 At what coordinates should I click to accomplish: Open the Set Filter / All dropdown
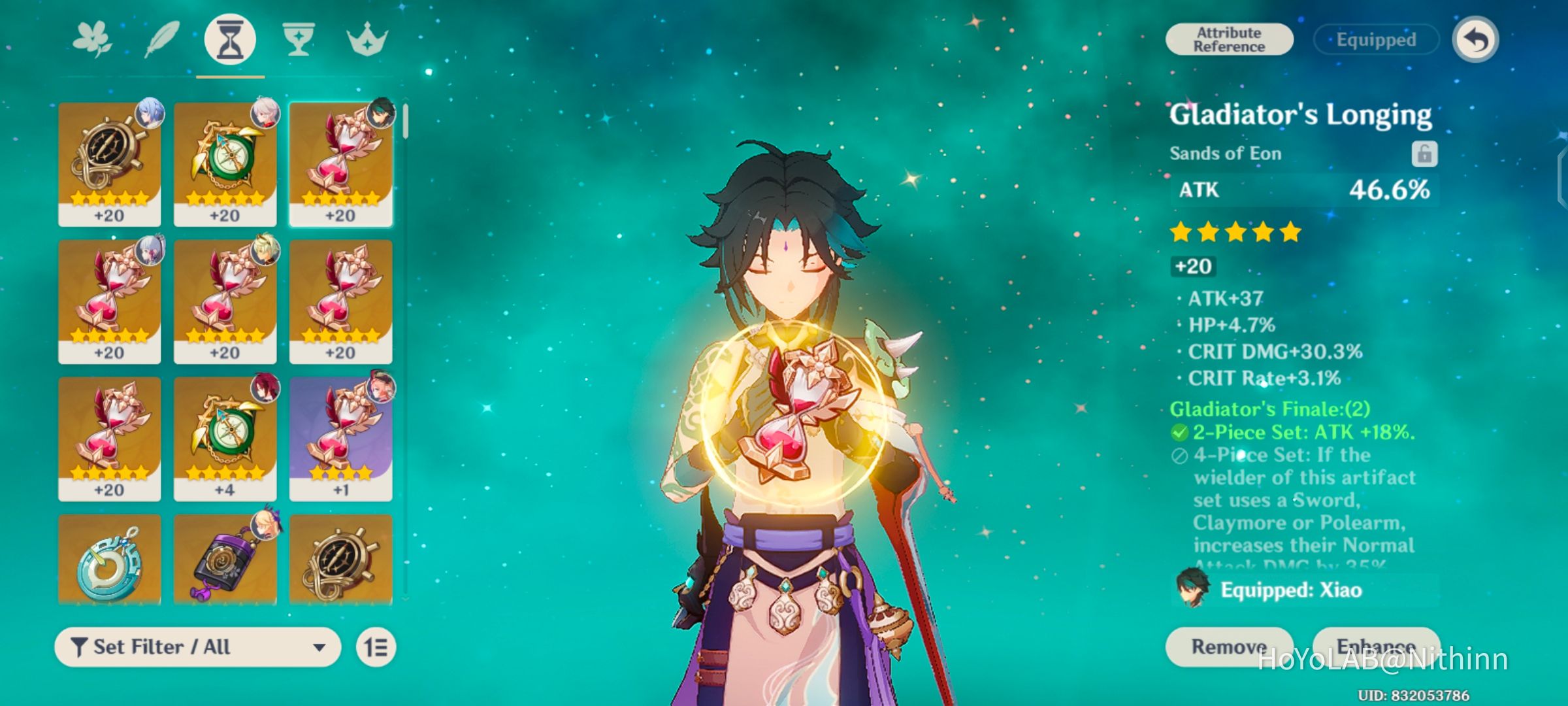click(196, 647)
